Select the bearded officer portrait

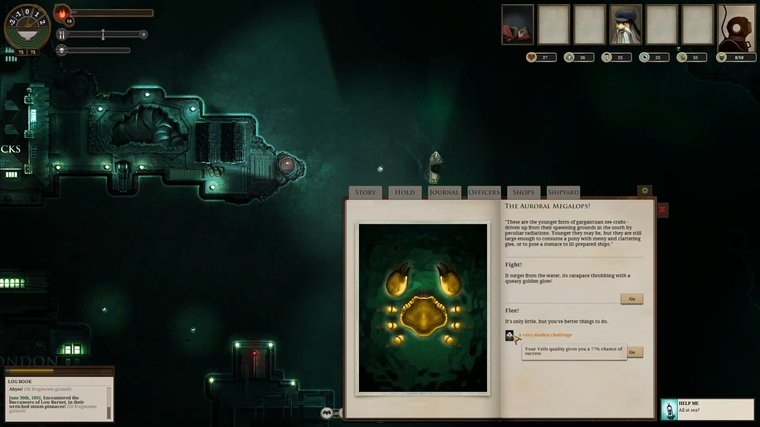tap(626, 24)
